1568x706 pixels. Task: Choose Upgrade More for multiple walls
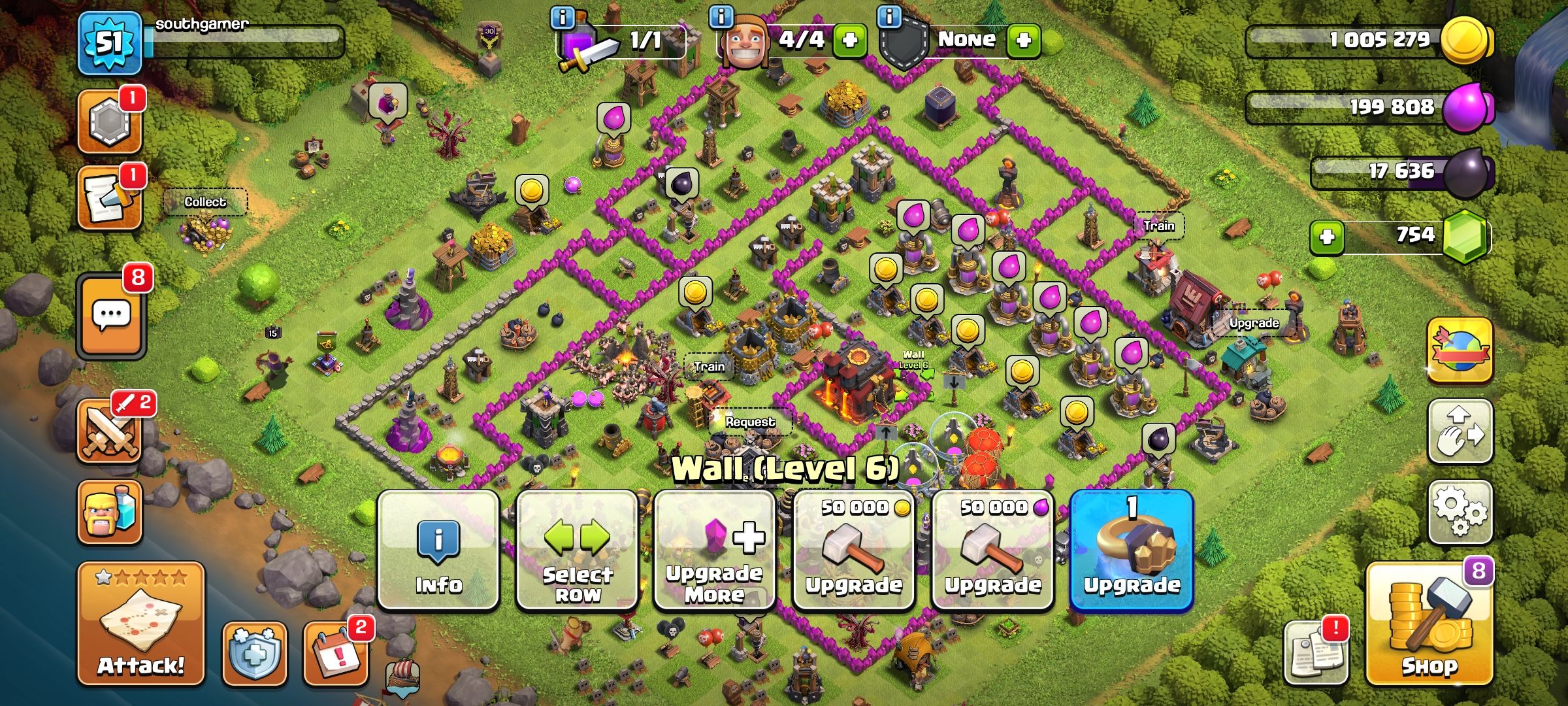coord(713,552)
